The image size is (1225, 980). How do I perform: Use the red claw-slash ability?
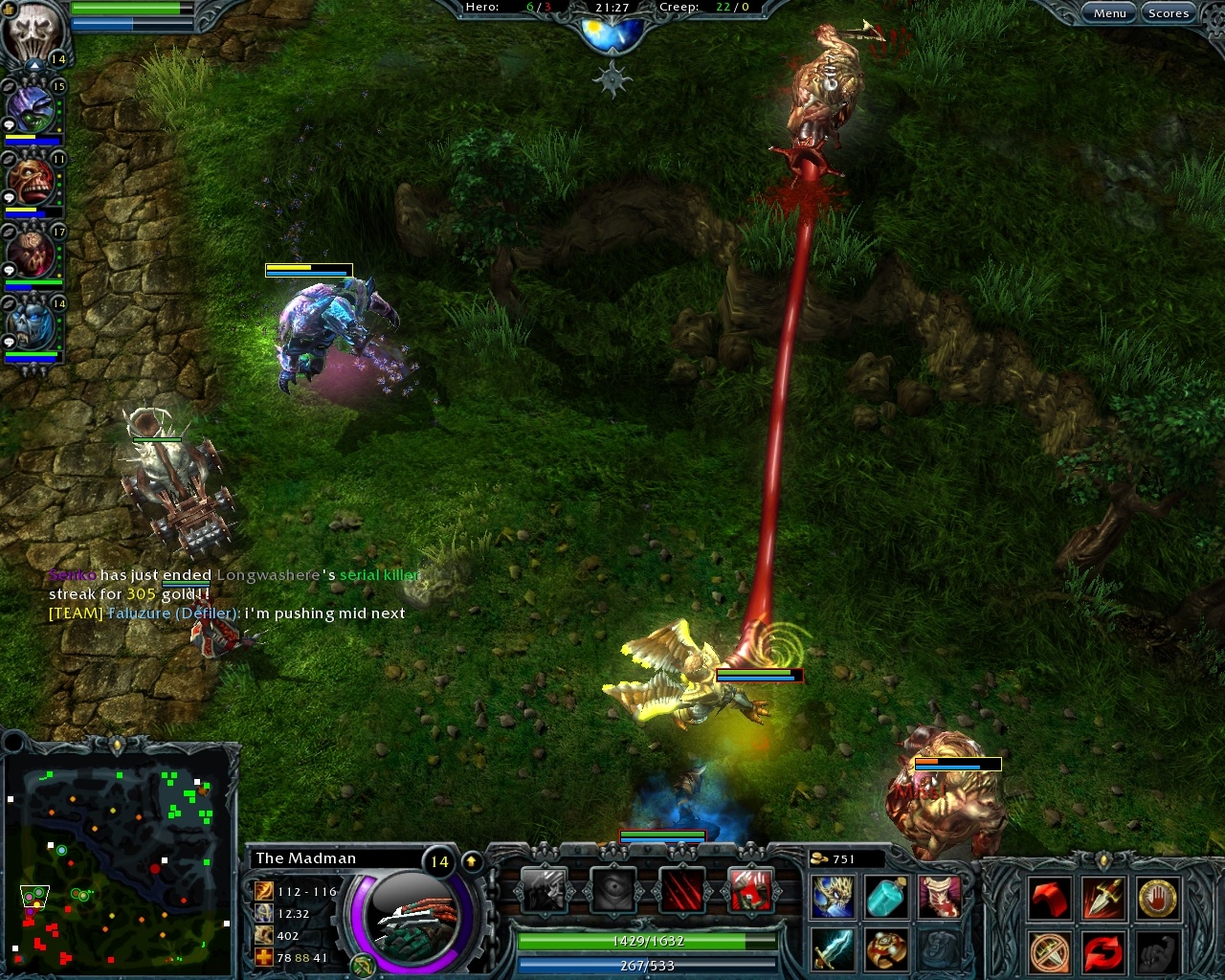pos(680,891)
